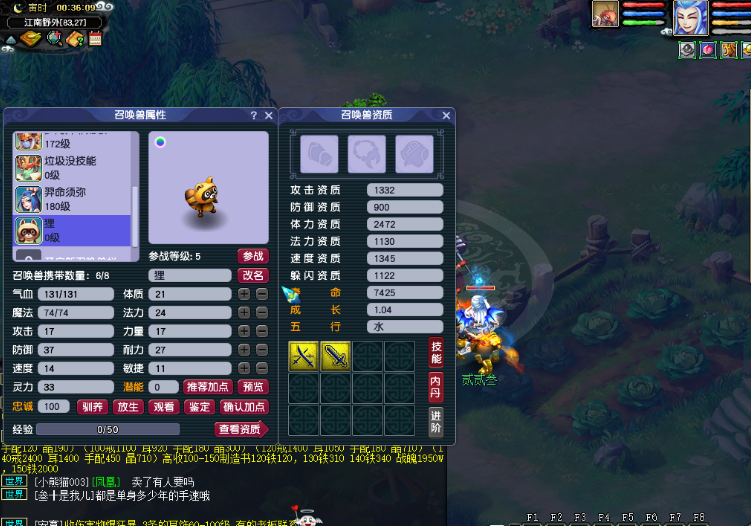Confirm point allocation with 确认加点
Image resolution: width=751 pixels, height=526 pixels.
(x=244, y=407)
